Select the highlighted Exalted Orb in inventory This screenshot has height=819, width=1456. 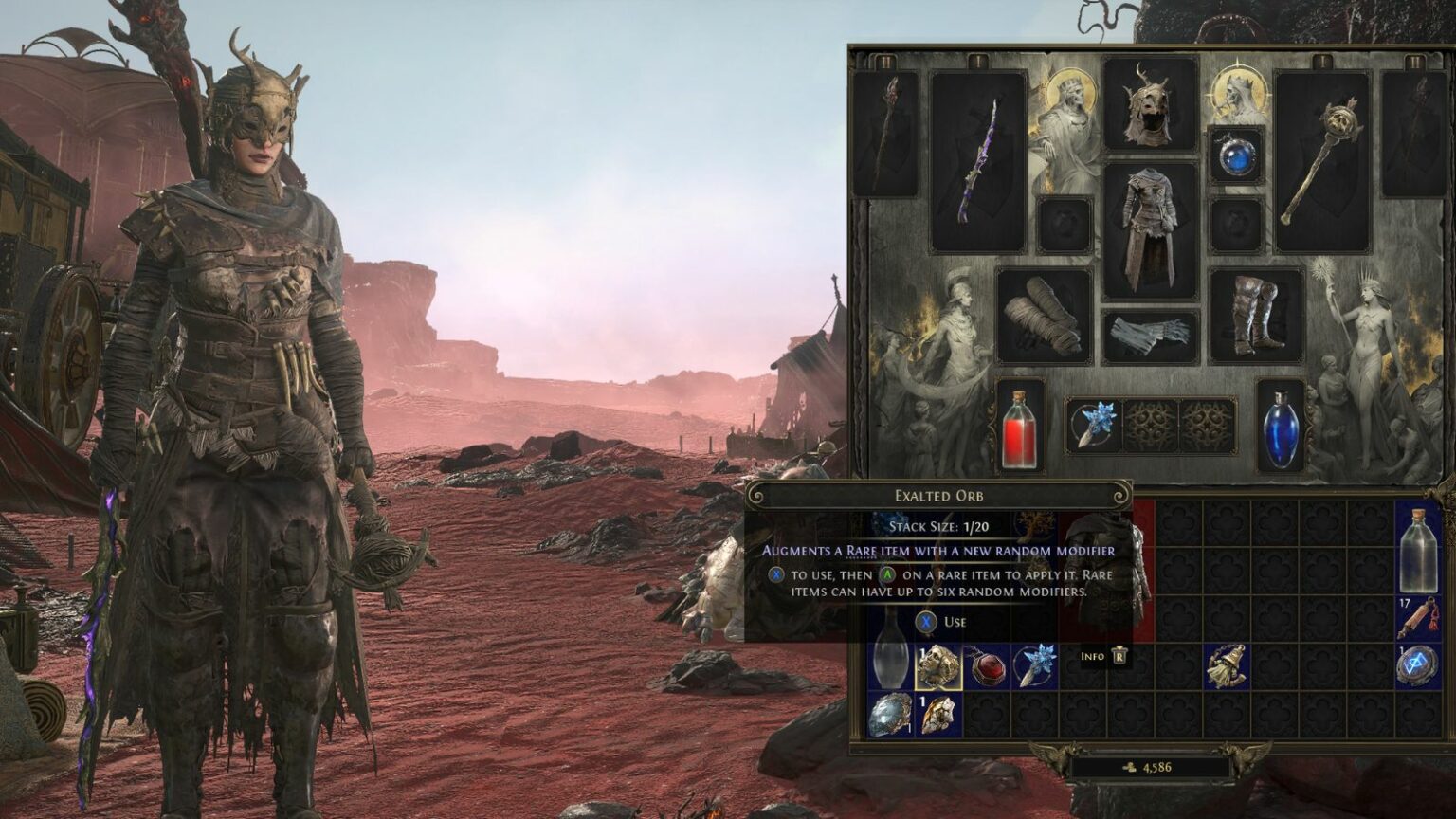tap(938, 666)
